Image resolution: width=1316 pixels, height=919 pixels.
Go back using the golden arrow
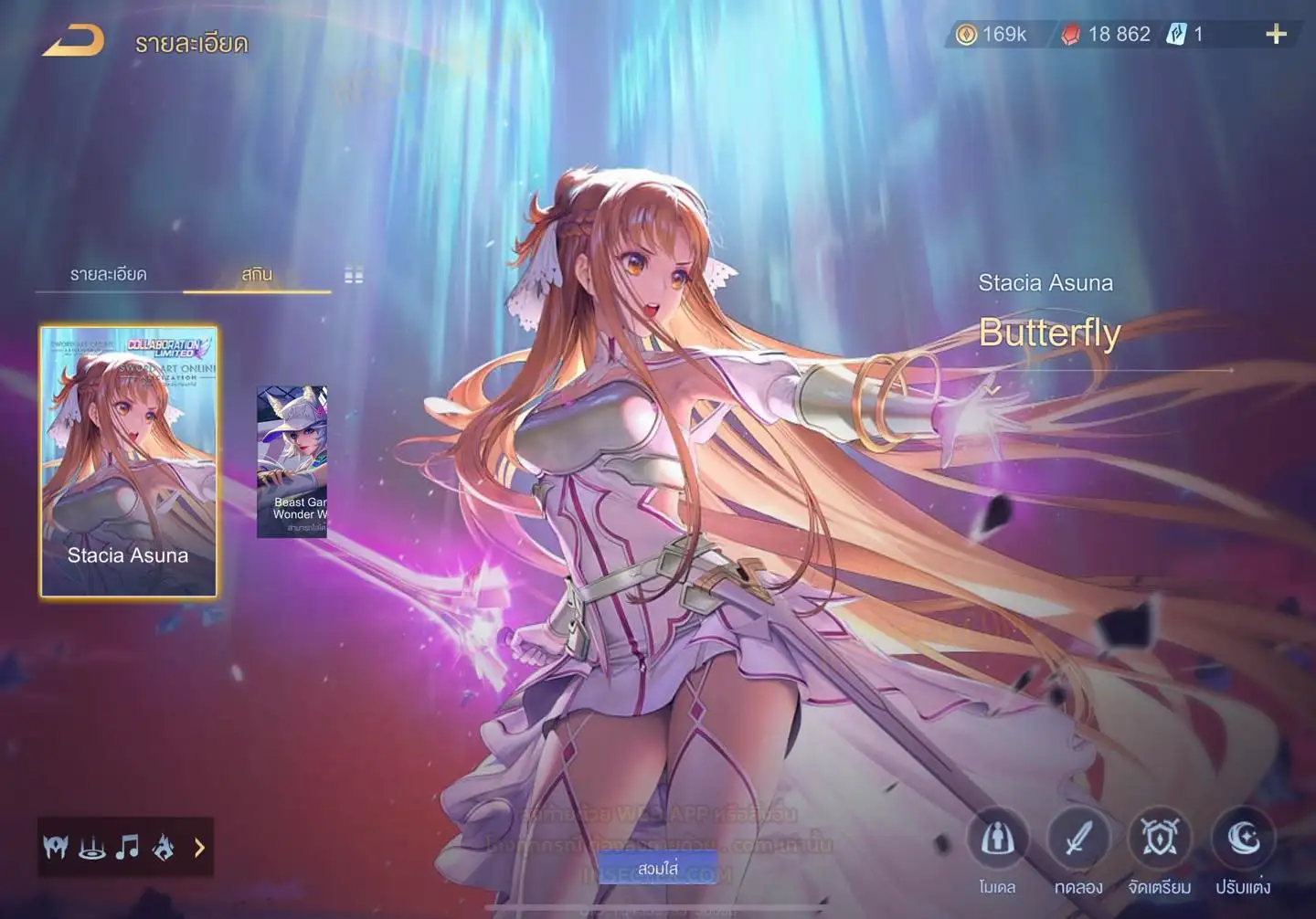click(x=73, y=41)
